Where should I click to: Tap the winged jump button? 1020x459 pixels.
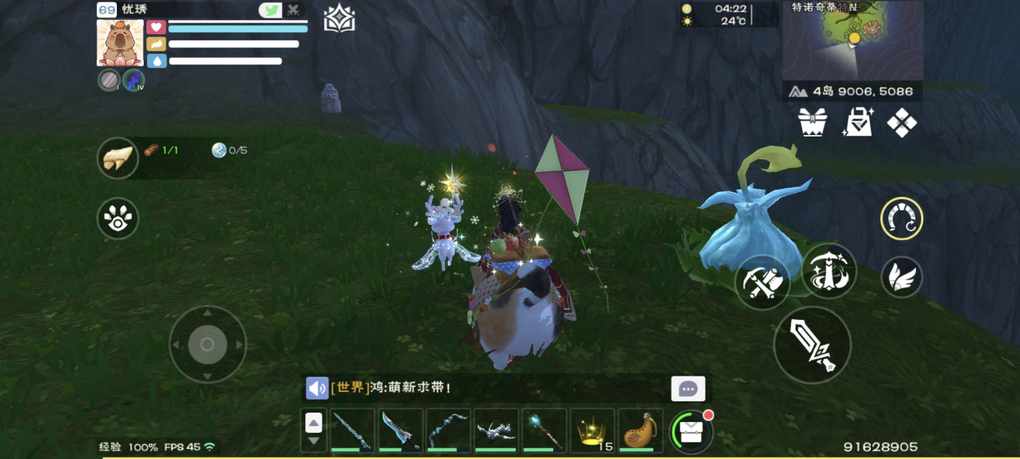901,277
